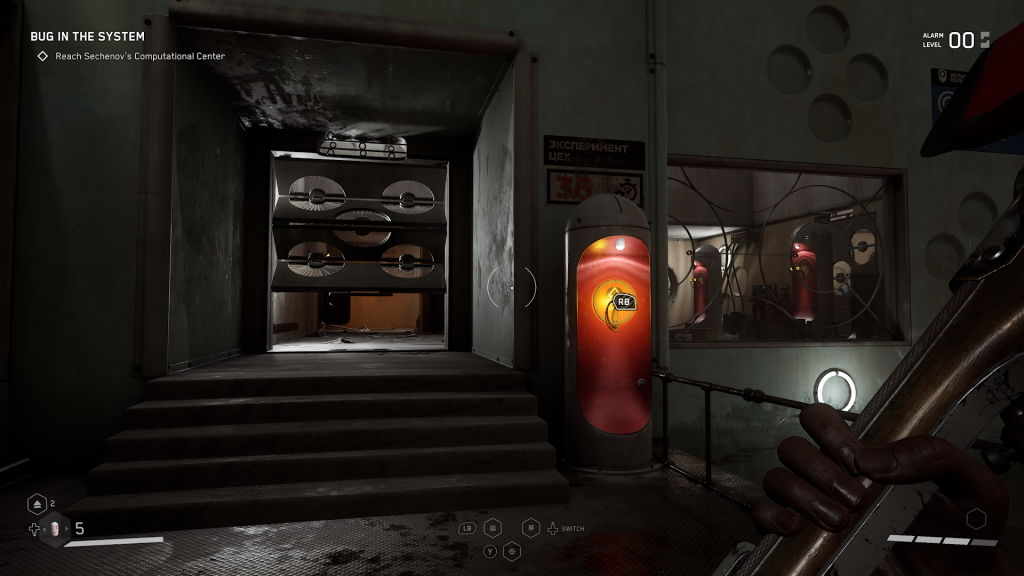
Task: Activate the hexagon ability icon beside Y
Action: coord(512,550)
